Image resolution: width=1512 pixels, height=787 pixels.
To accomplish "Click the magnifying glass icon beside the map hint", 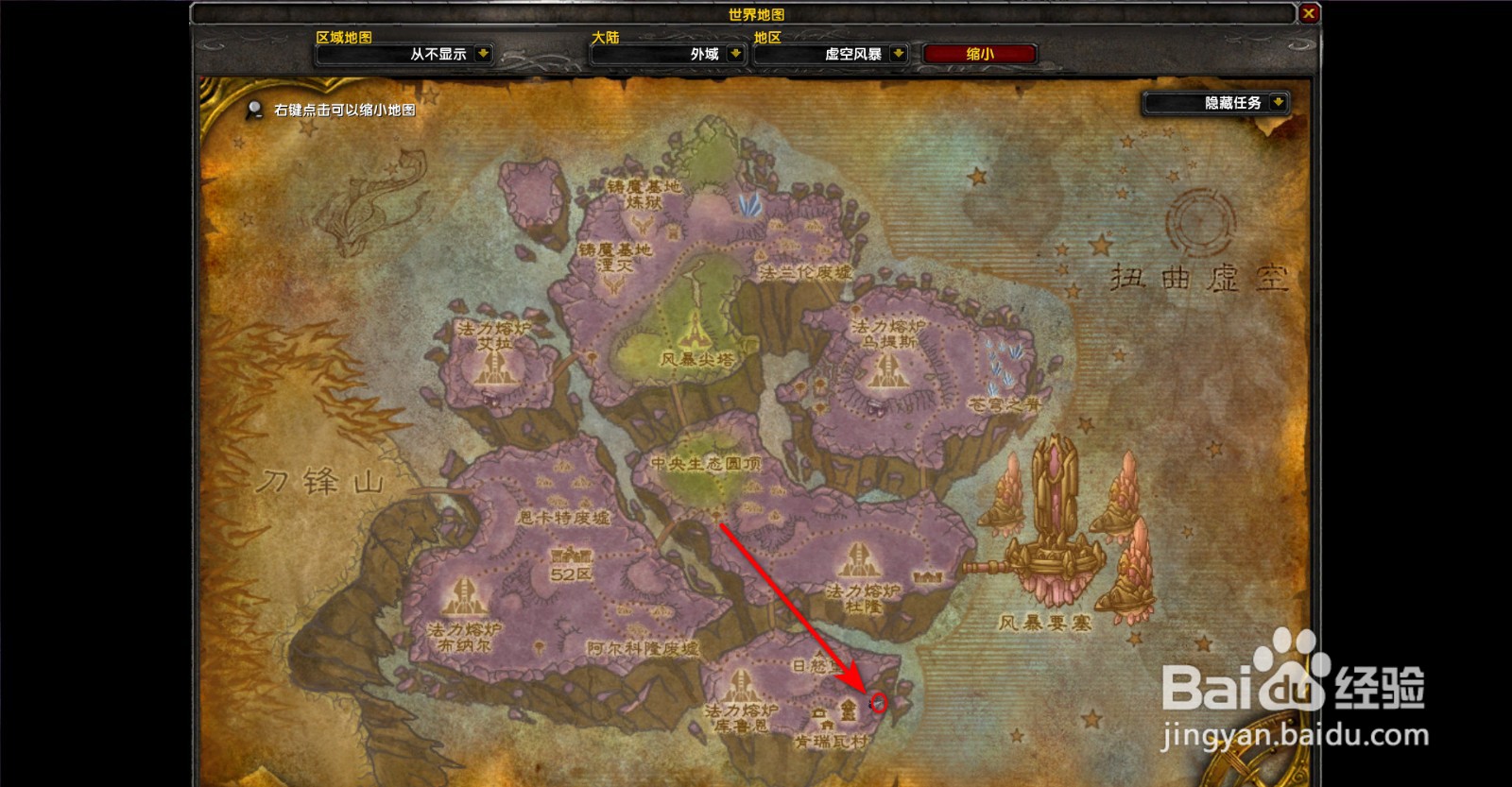I will pyautogui.click(x=253, y=108).
